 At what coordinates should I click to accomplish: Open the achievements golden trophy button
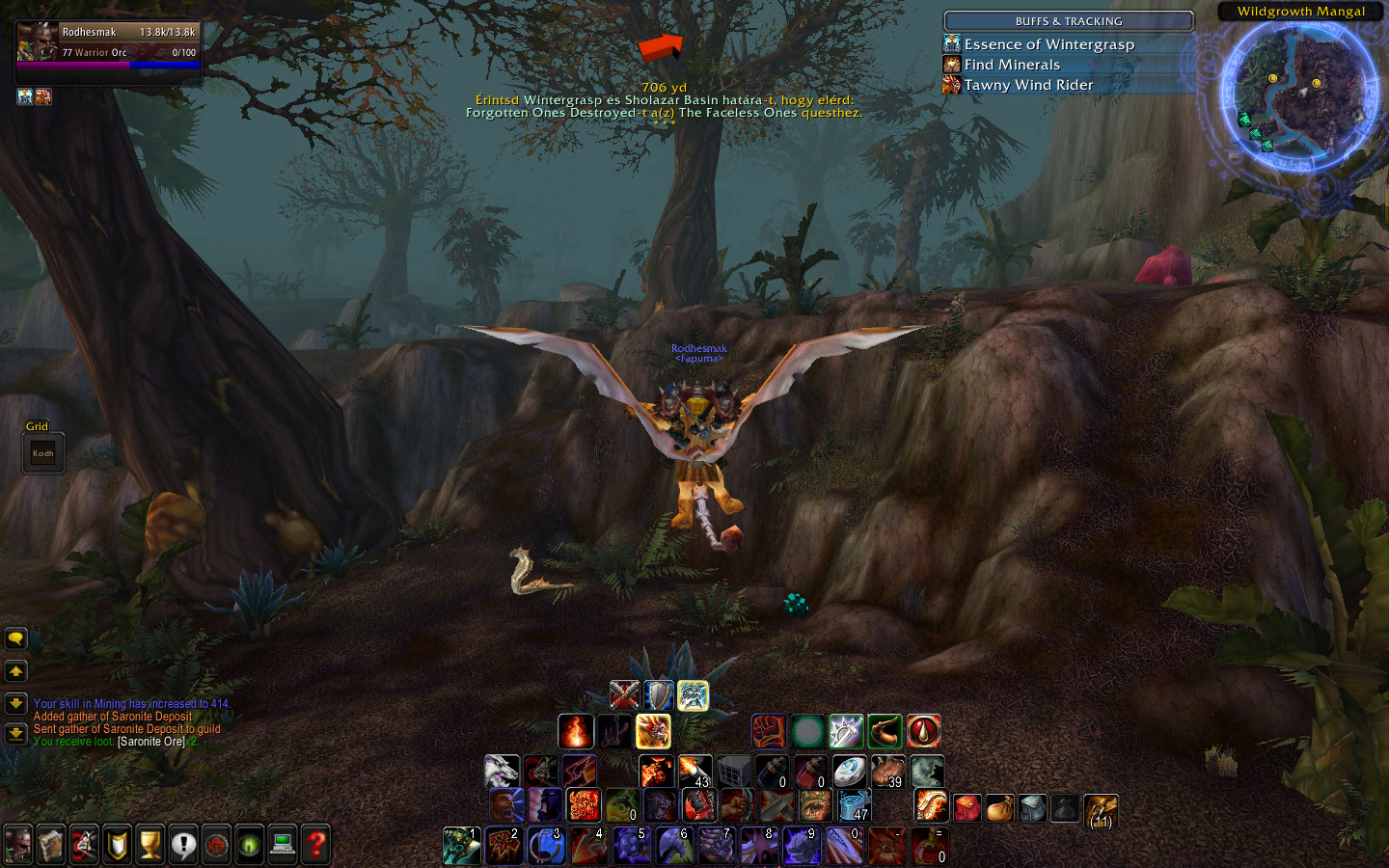[x=150, y=845]
